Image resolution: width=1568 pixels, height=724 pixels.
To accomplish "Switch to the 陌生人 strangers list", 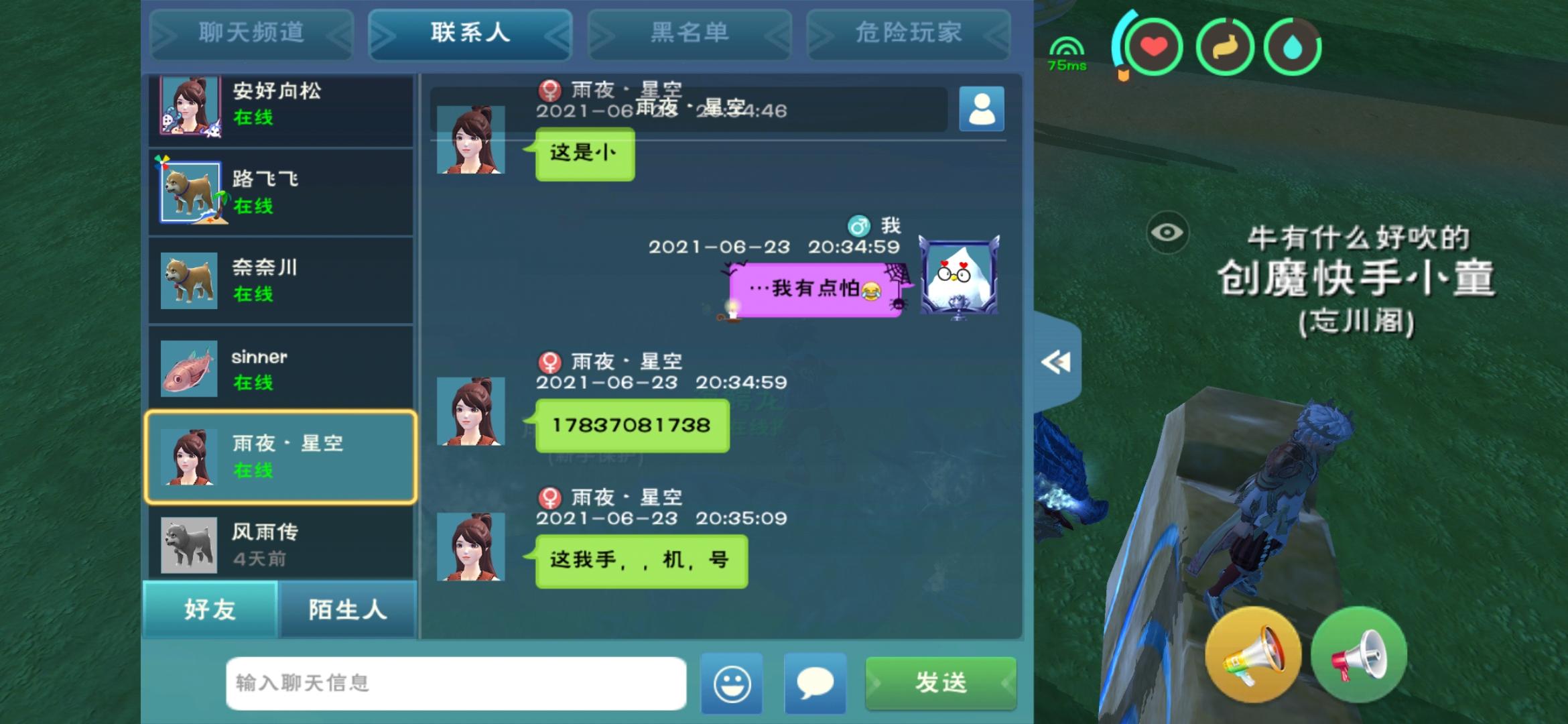I will pos(347,611).
